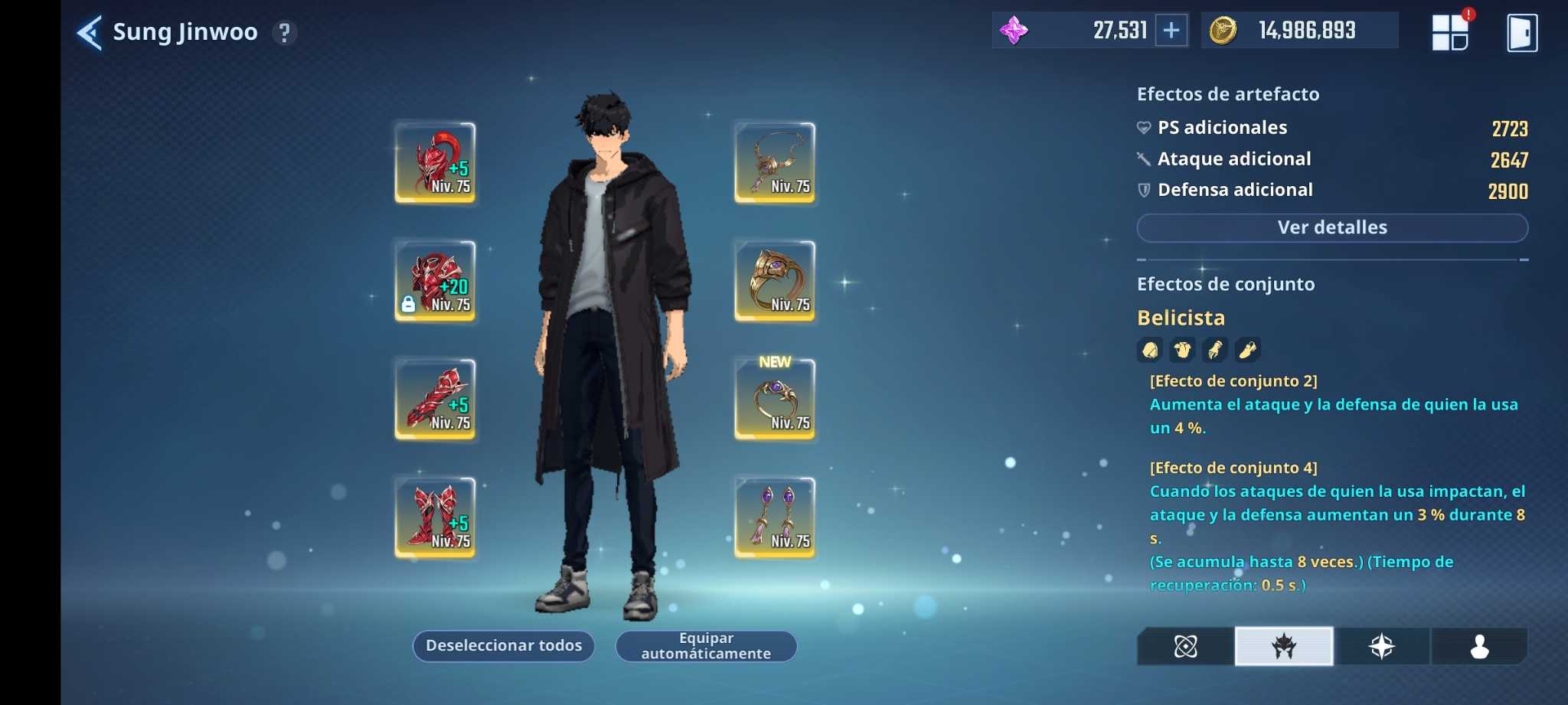Select the NEW ring accessory slot

click(x=774, y=399)
